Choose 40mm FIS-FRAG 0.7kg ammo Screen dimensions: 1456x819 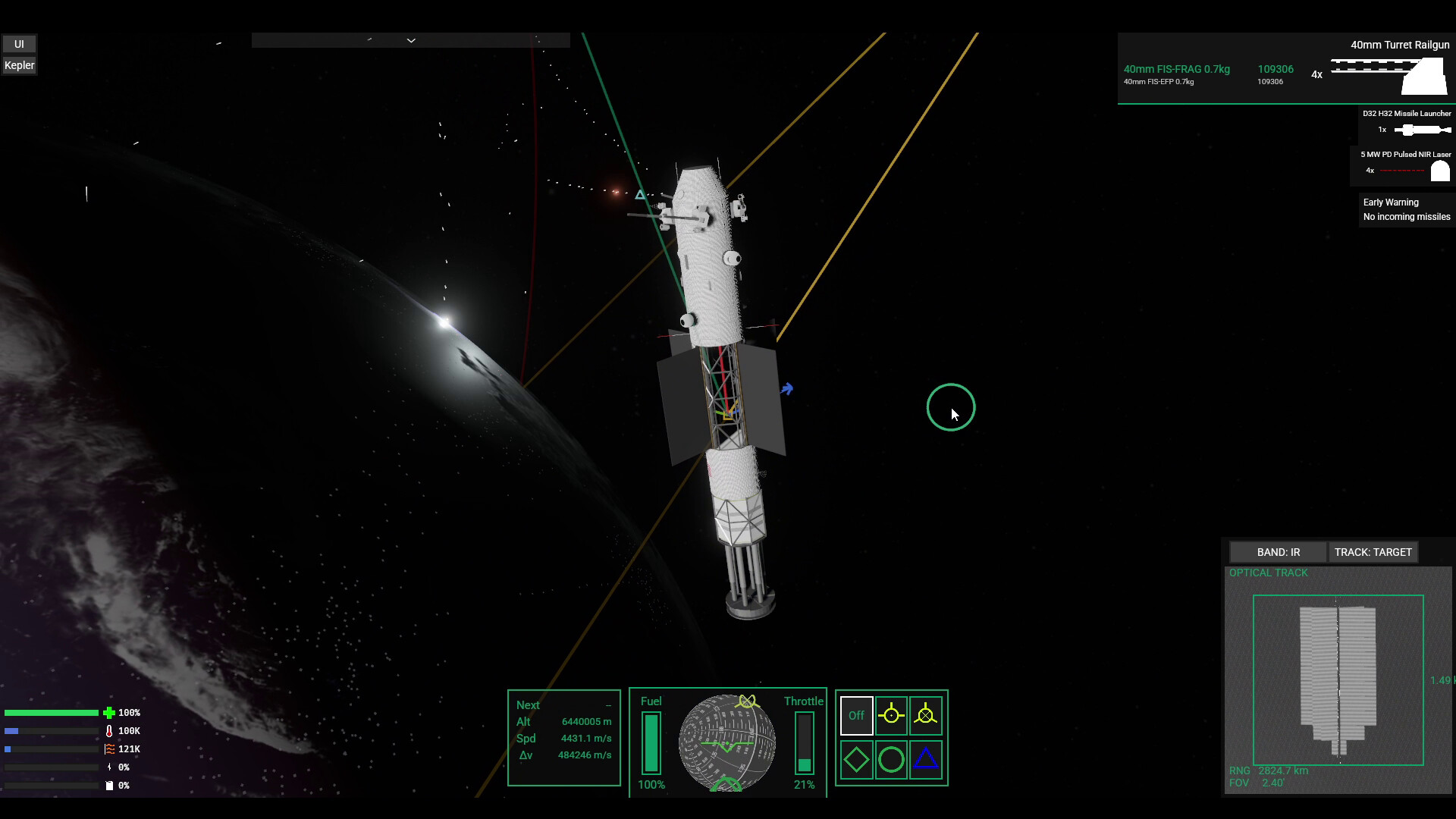(1176, 69)
